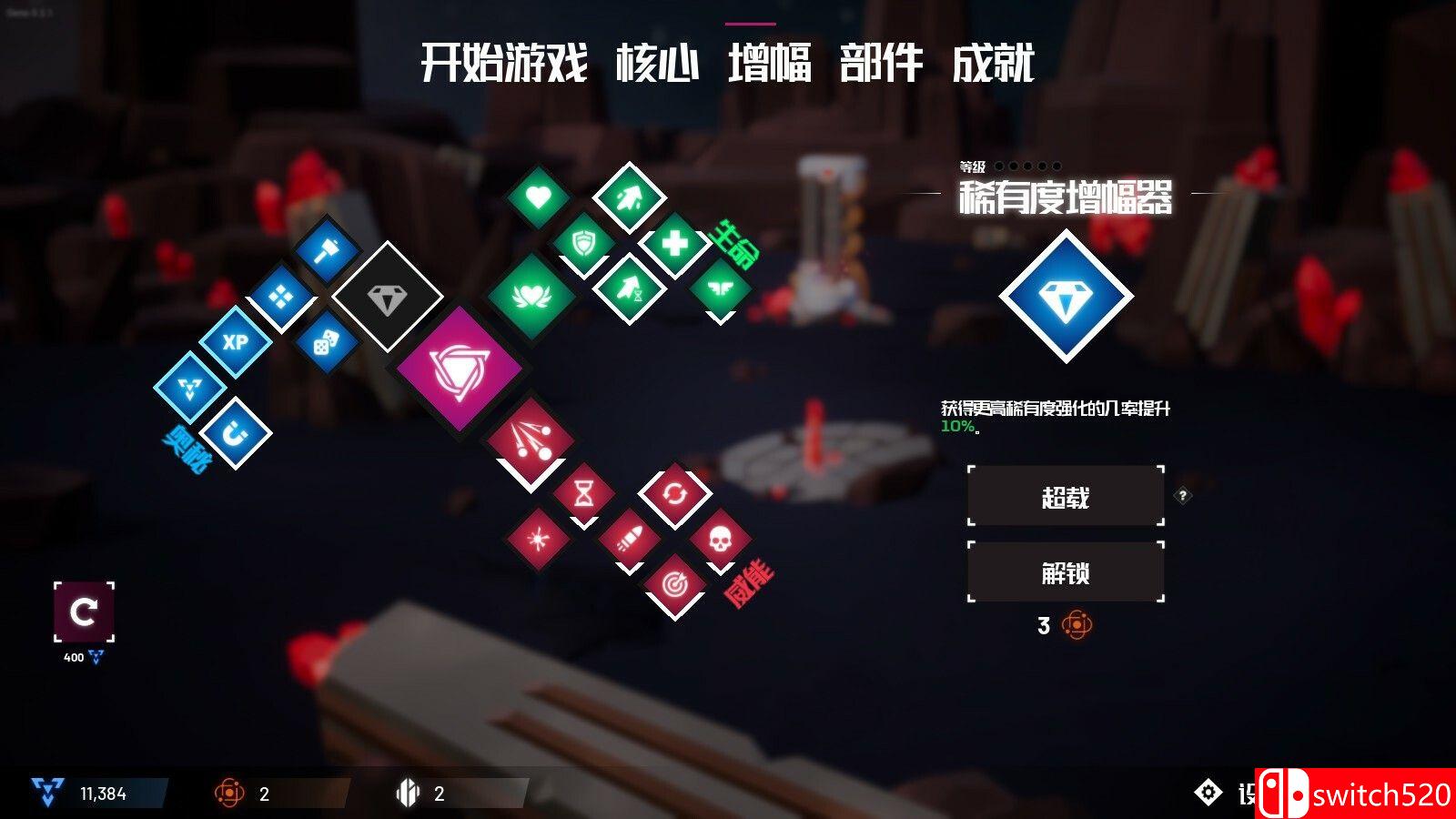This screenshot has height=819, width=1456.
Task: Select the heart health node in 生命 branch
Action: (540, 198)
